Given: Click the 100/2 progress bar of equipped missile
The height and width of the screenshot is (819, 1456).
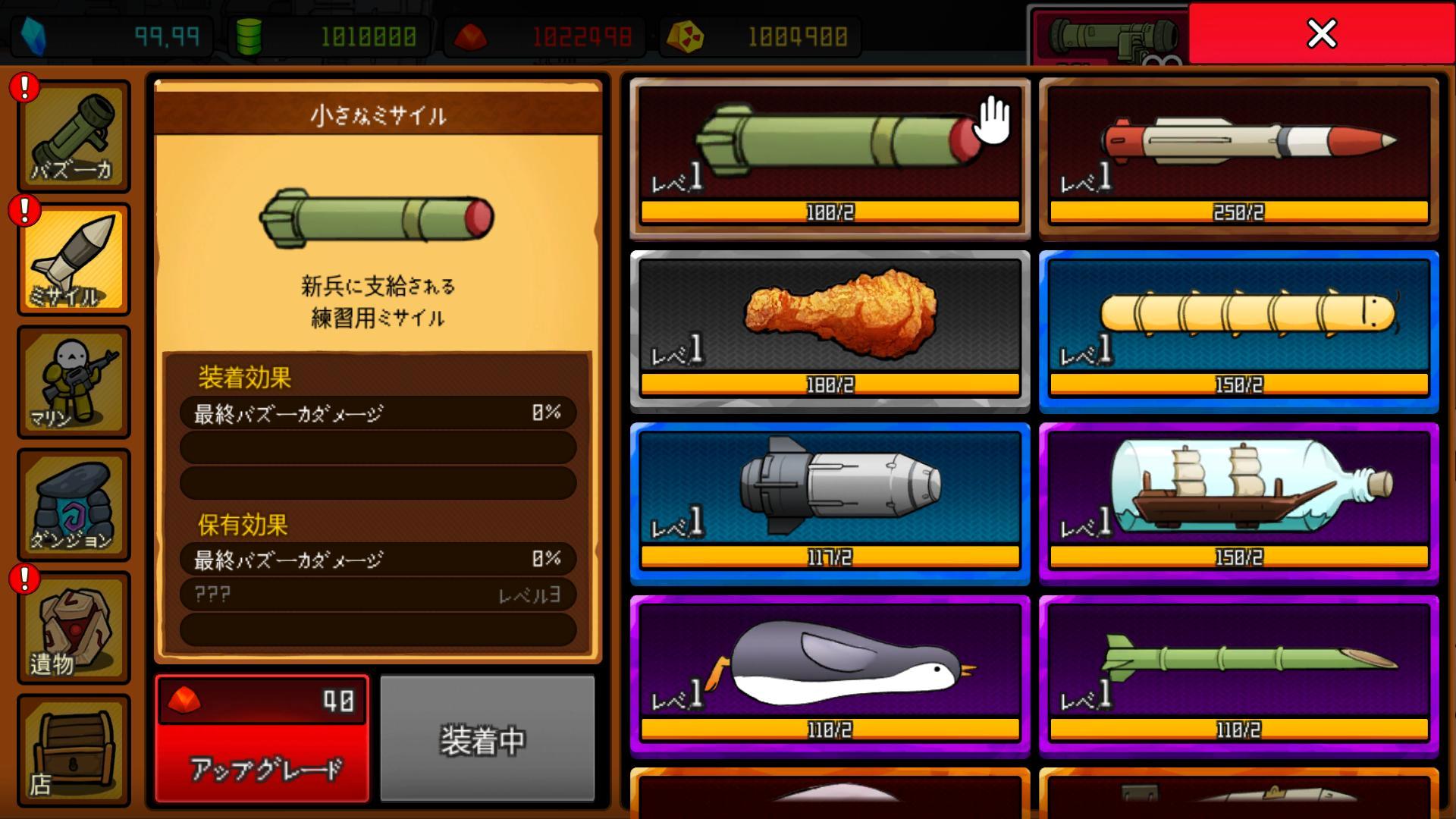Looking at the screenshot, I should [830, 213].
